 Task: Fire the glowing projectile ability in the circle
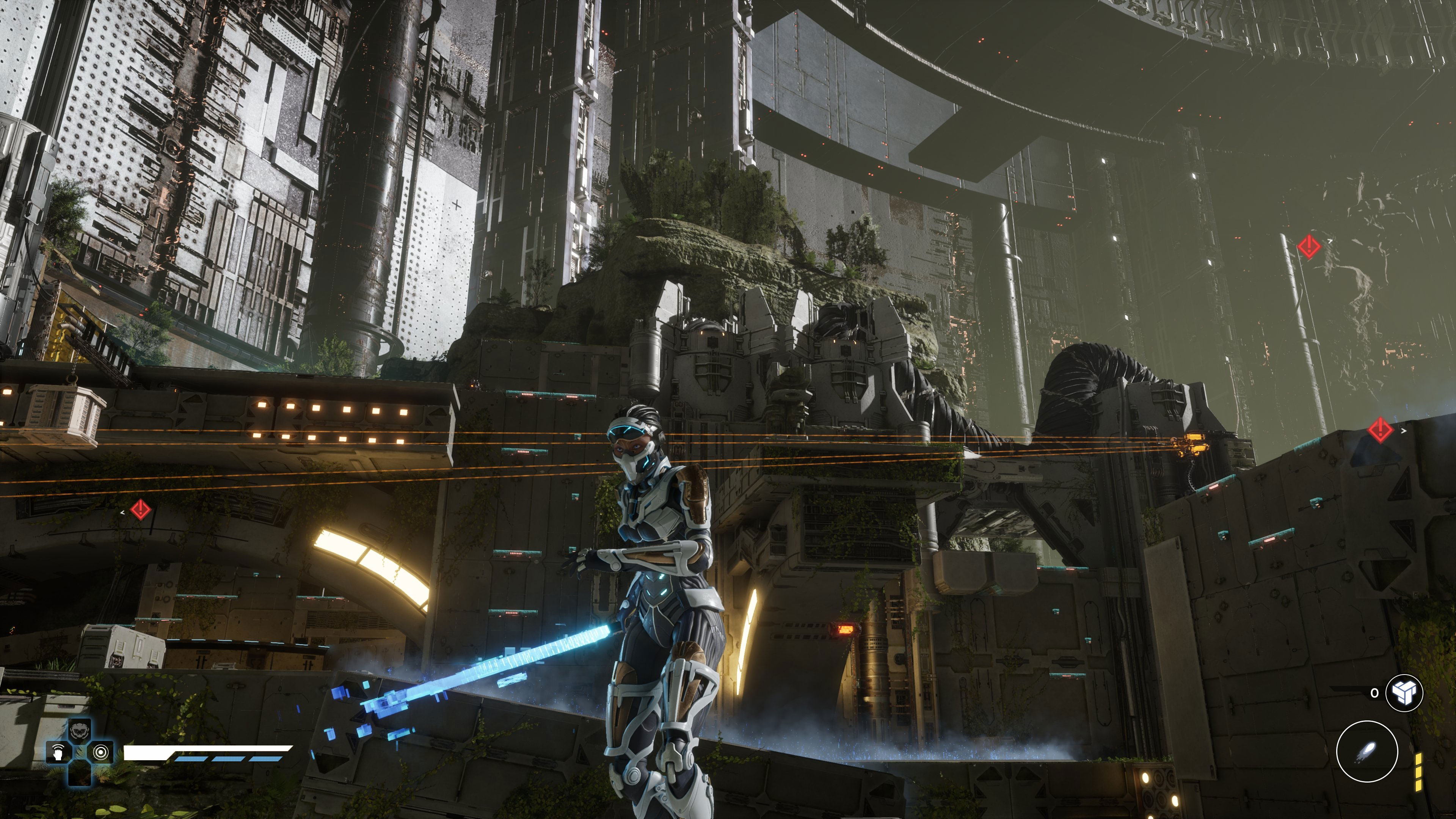coord(1367,752)
